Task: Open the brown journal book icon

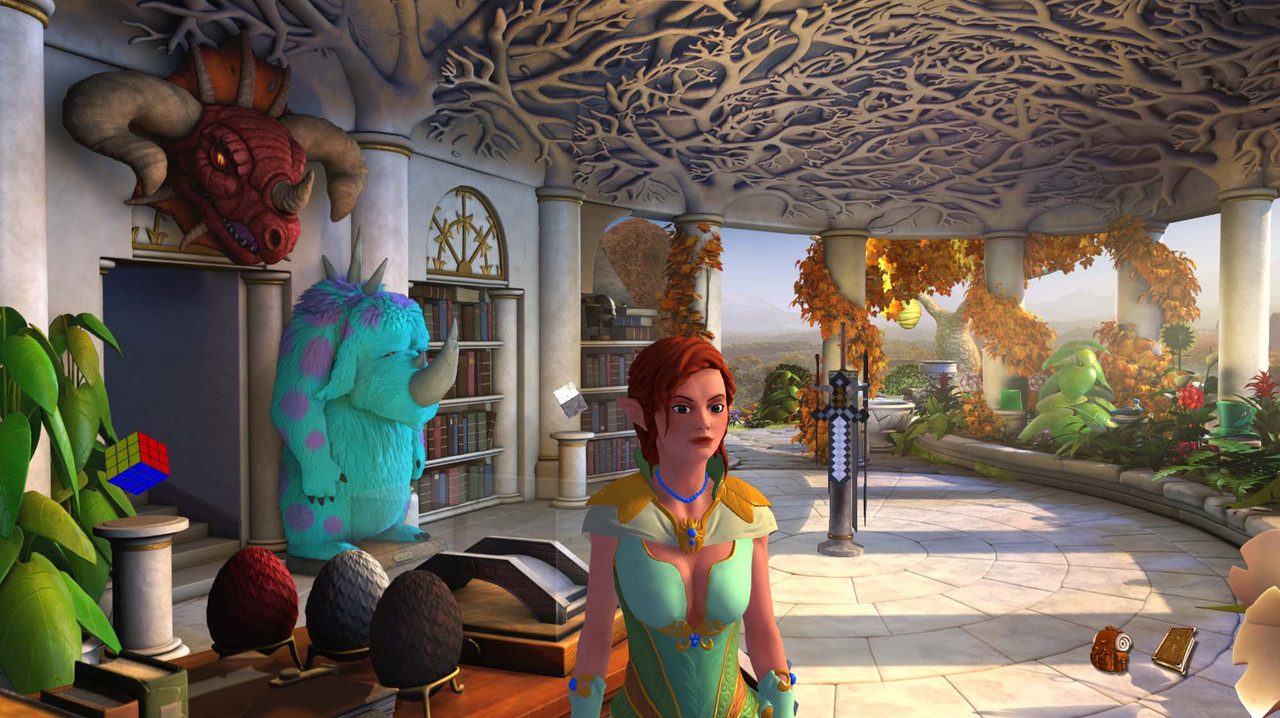Action: click(1173, 649)
